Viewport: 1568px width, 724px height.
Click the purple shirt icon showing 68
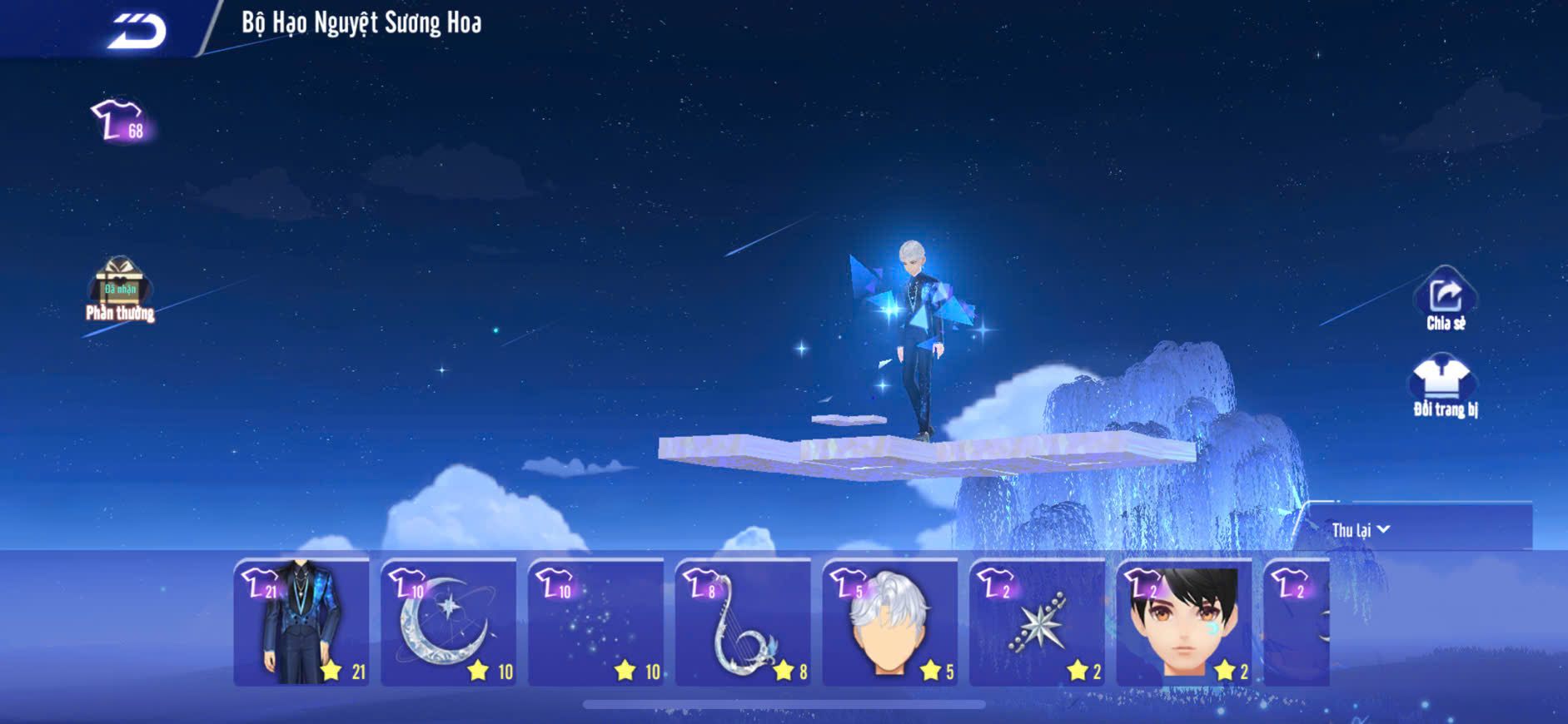pyautogui.click(x=121, y=121)
